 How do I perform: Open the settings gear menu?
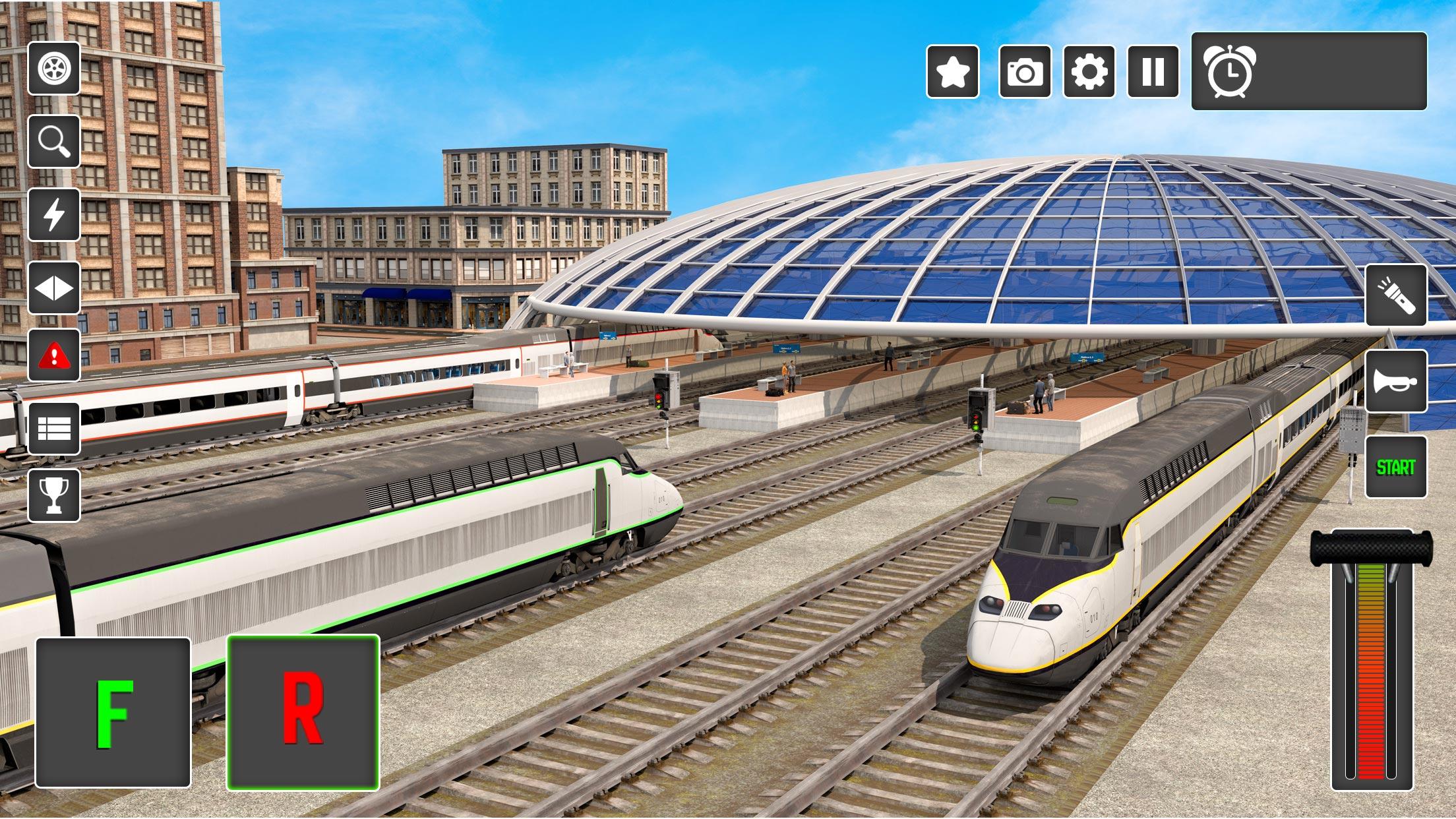click(1091, 73)
